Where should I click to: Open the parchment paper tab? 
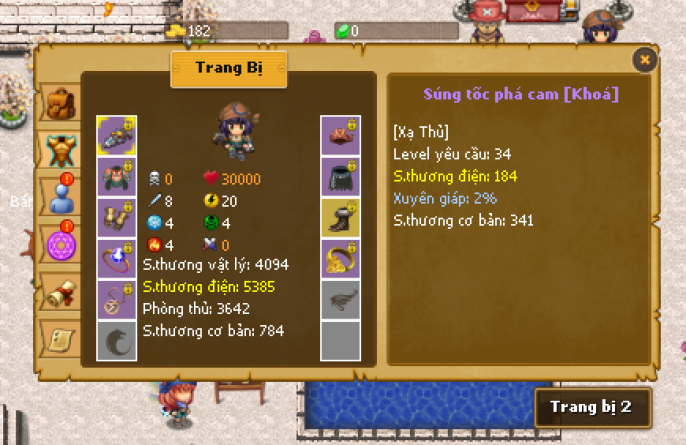click(x=60, y=338)
